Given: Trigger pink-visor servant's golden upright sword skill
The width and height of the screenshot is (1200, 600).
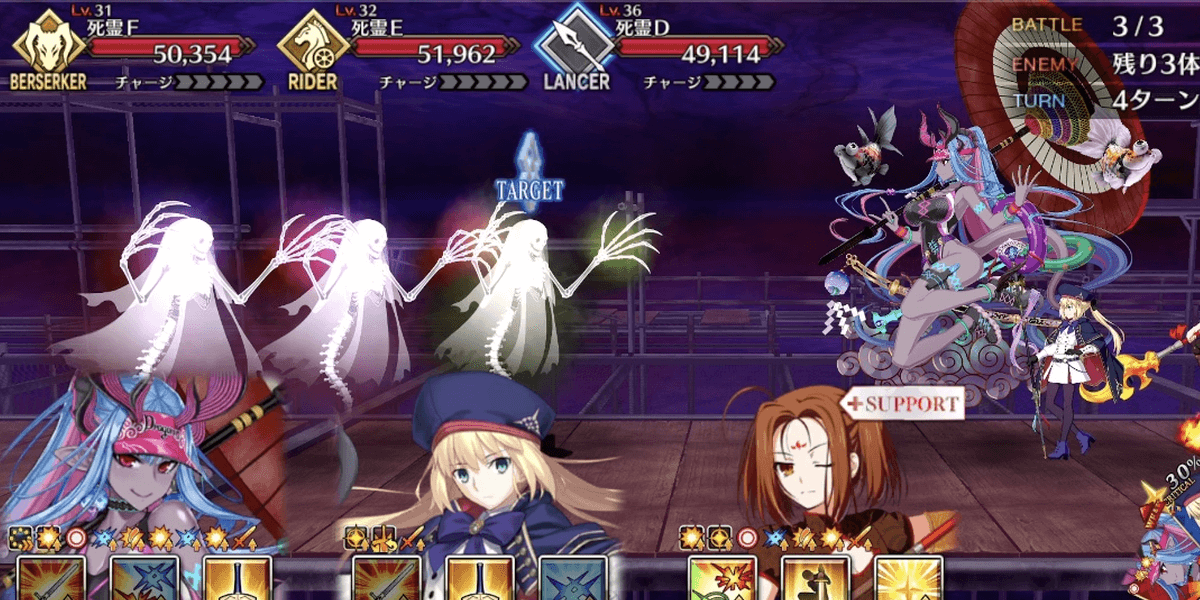Looking at the screenshot, I should tap(238, 578).
